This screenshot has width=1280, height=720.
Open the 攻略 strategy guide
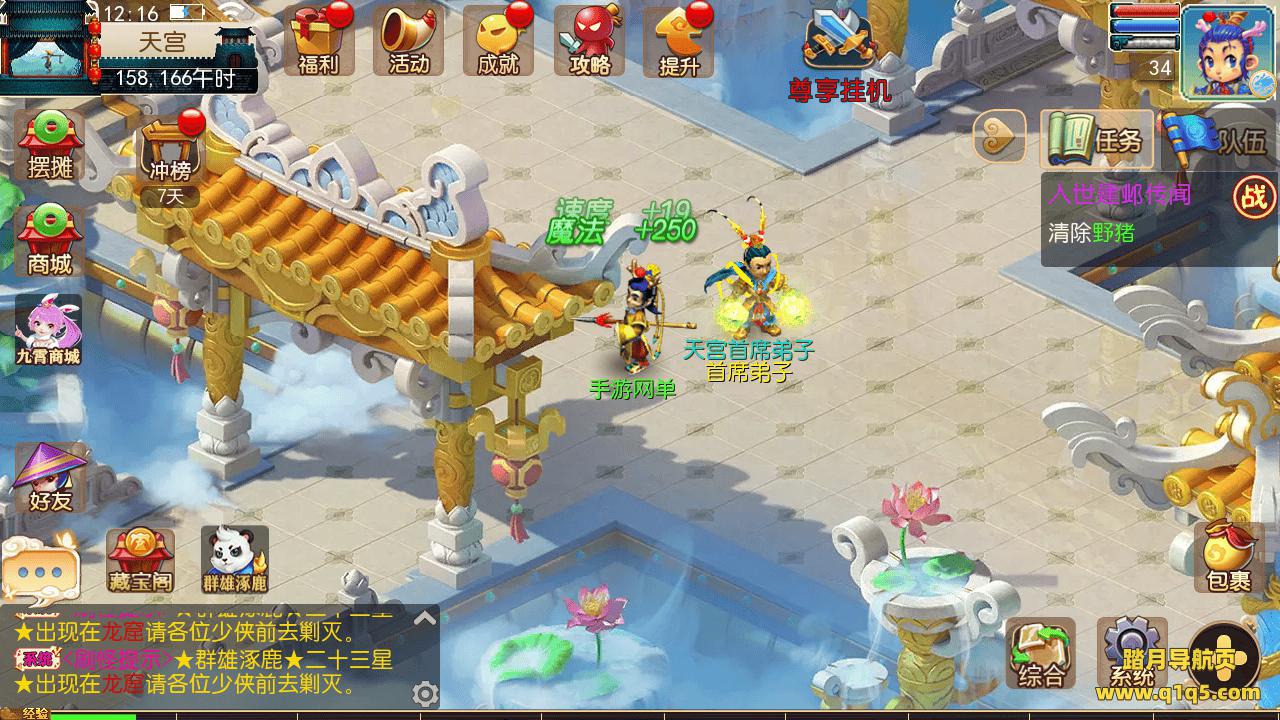click(589, 41)
